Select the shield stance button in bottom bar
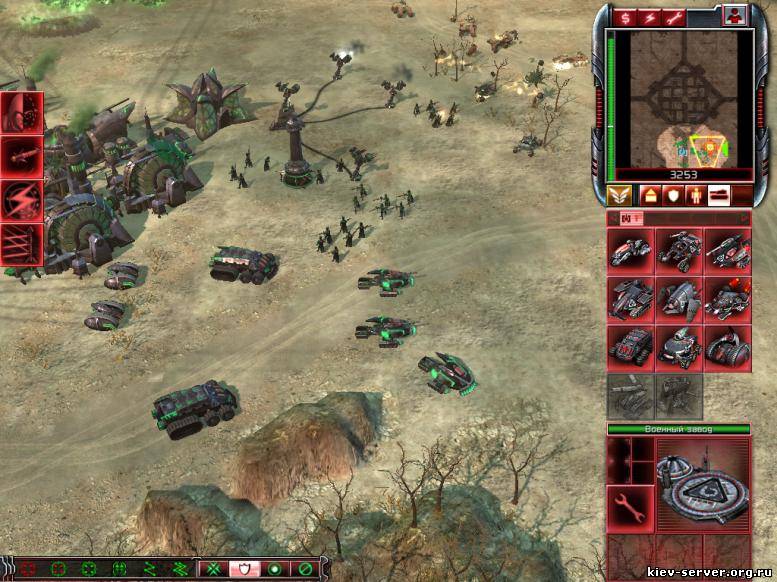 [243, 569]
